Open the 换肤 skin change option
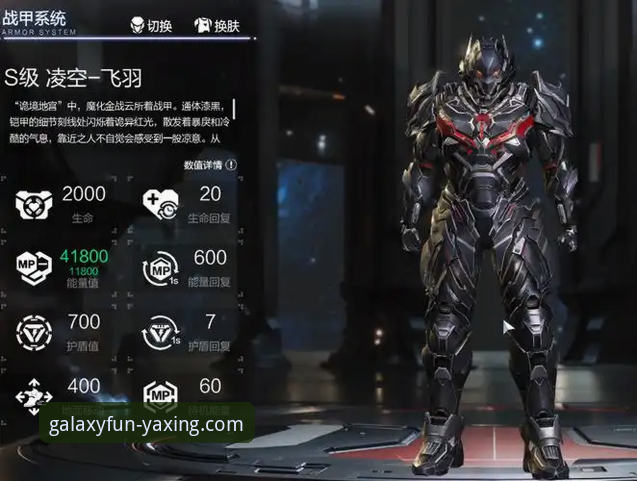 [x=216, y=26]
